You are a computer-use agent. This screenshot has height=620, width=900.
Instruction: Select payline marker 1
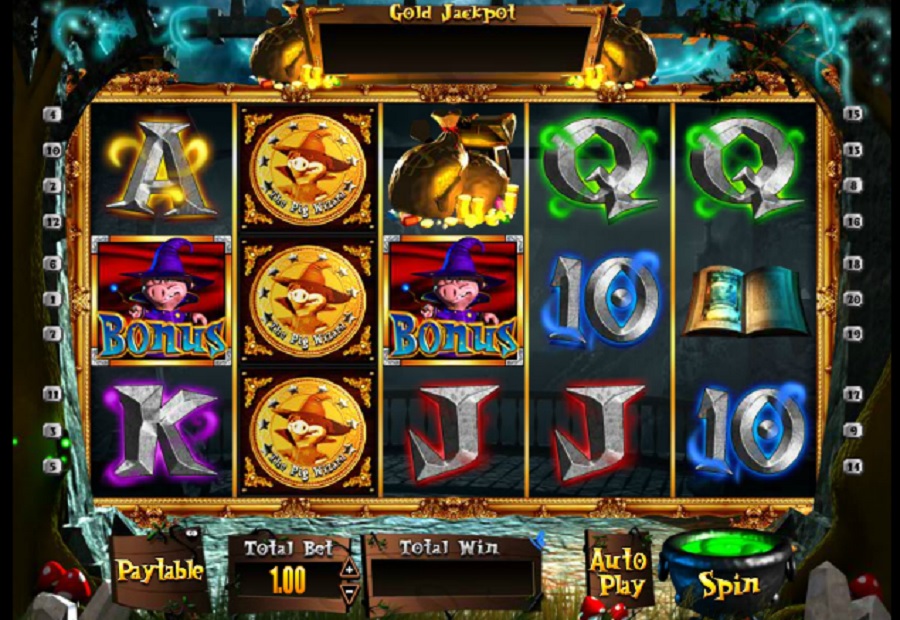pyautogui.click(x=52, y=298)
